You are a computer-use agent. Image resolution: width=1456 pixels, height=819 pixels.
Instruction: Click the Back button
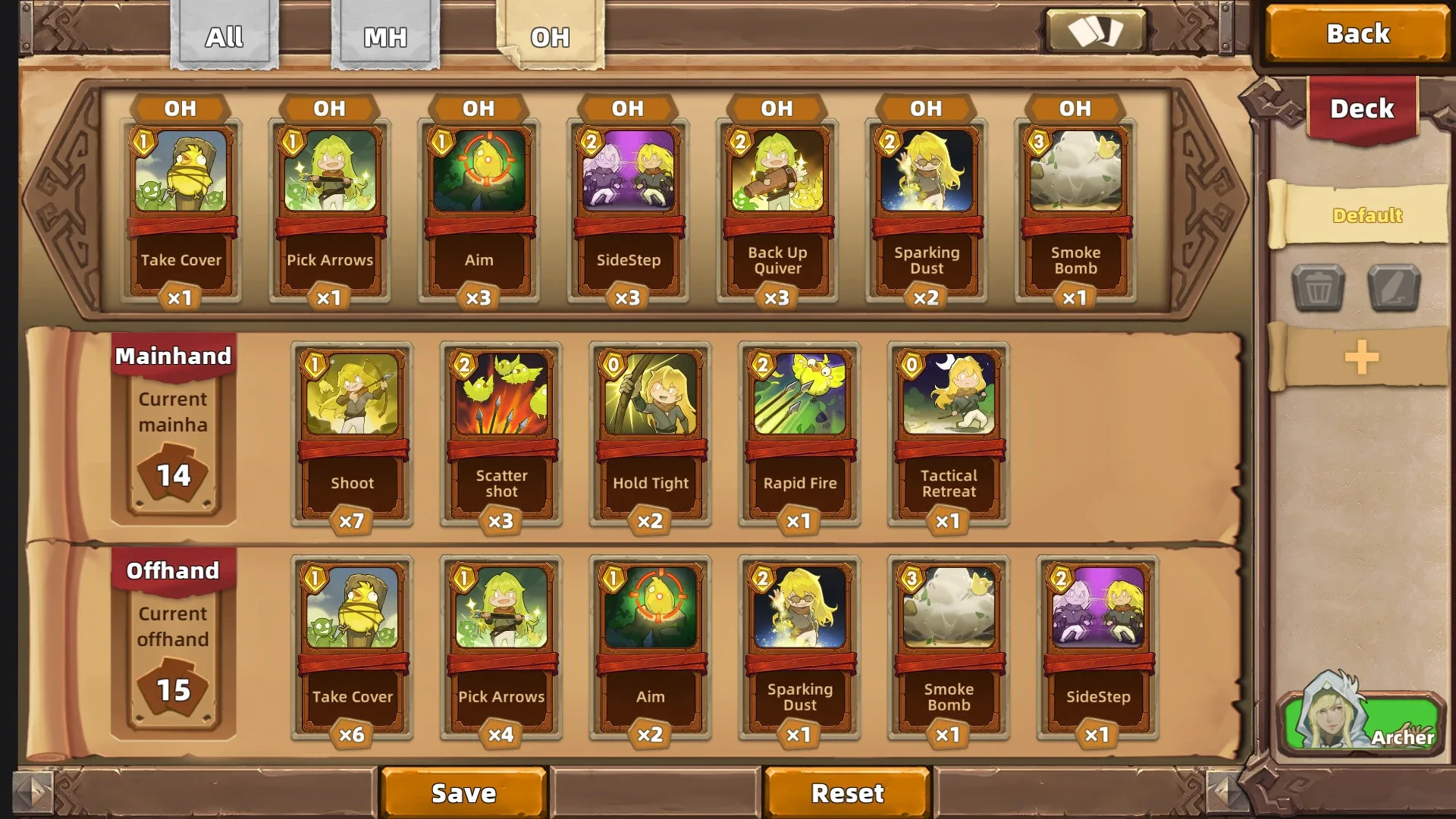click(x=1357, y=33)
